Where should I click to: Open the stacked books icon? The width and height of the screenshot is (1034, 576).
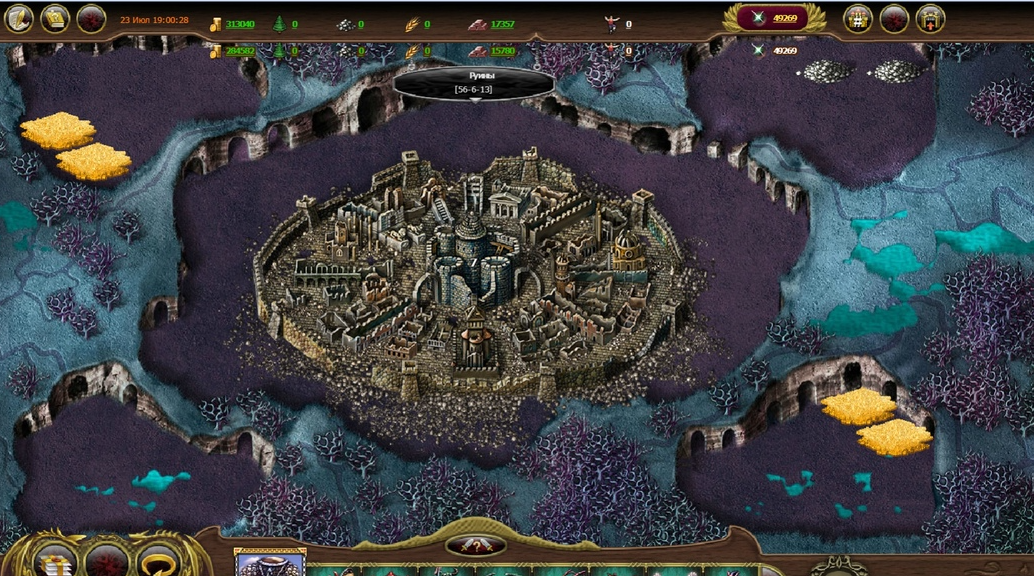pos(57,561)
